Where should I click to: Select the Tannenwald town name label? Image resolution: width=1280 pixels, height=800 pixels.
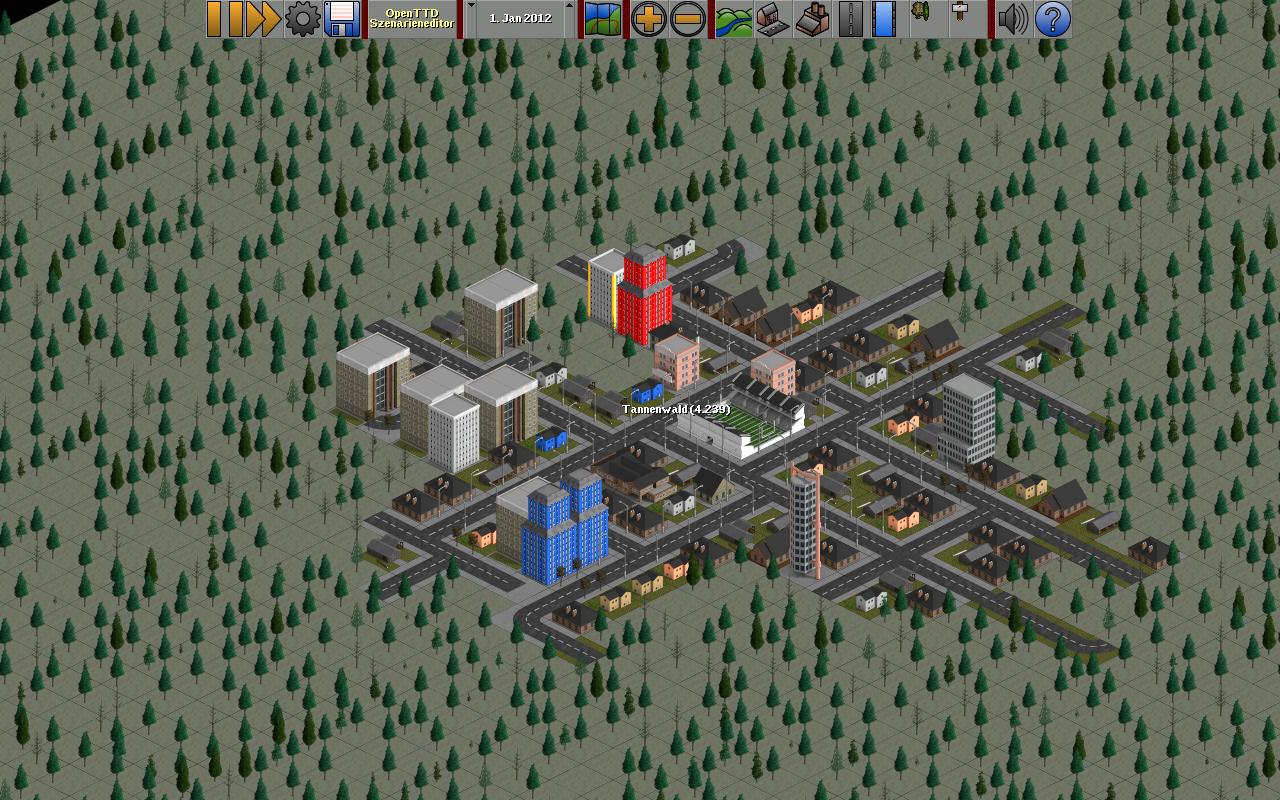676,409
